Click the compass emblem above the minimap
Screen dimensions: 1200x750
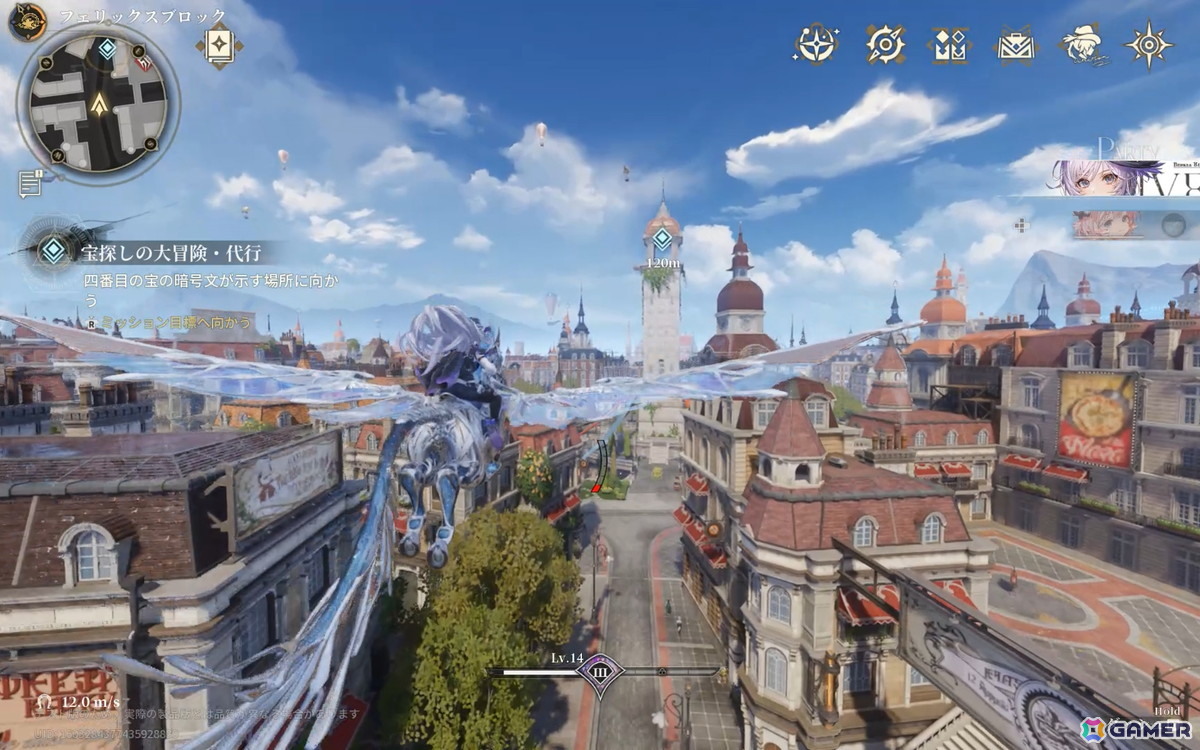pos(27,19)
